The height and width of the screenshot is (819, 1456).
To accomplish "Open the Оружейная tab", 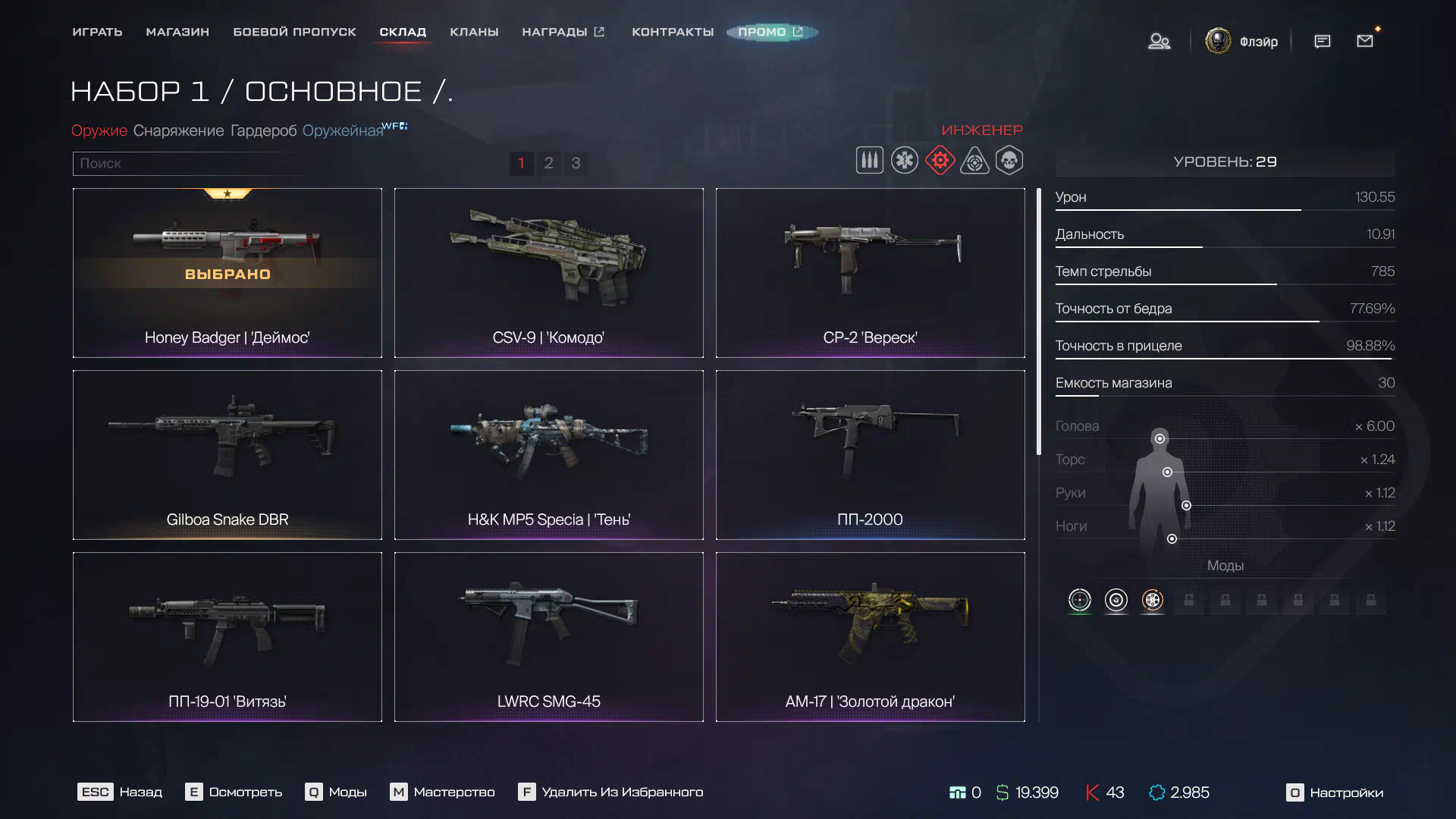I will 343,130.
